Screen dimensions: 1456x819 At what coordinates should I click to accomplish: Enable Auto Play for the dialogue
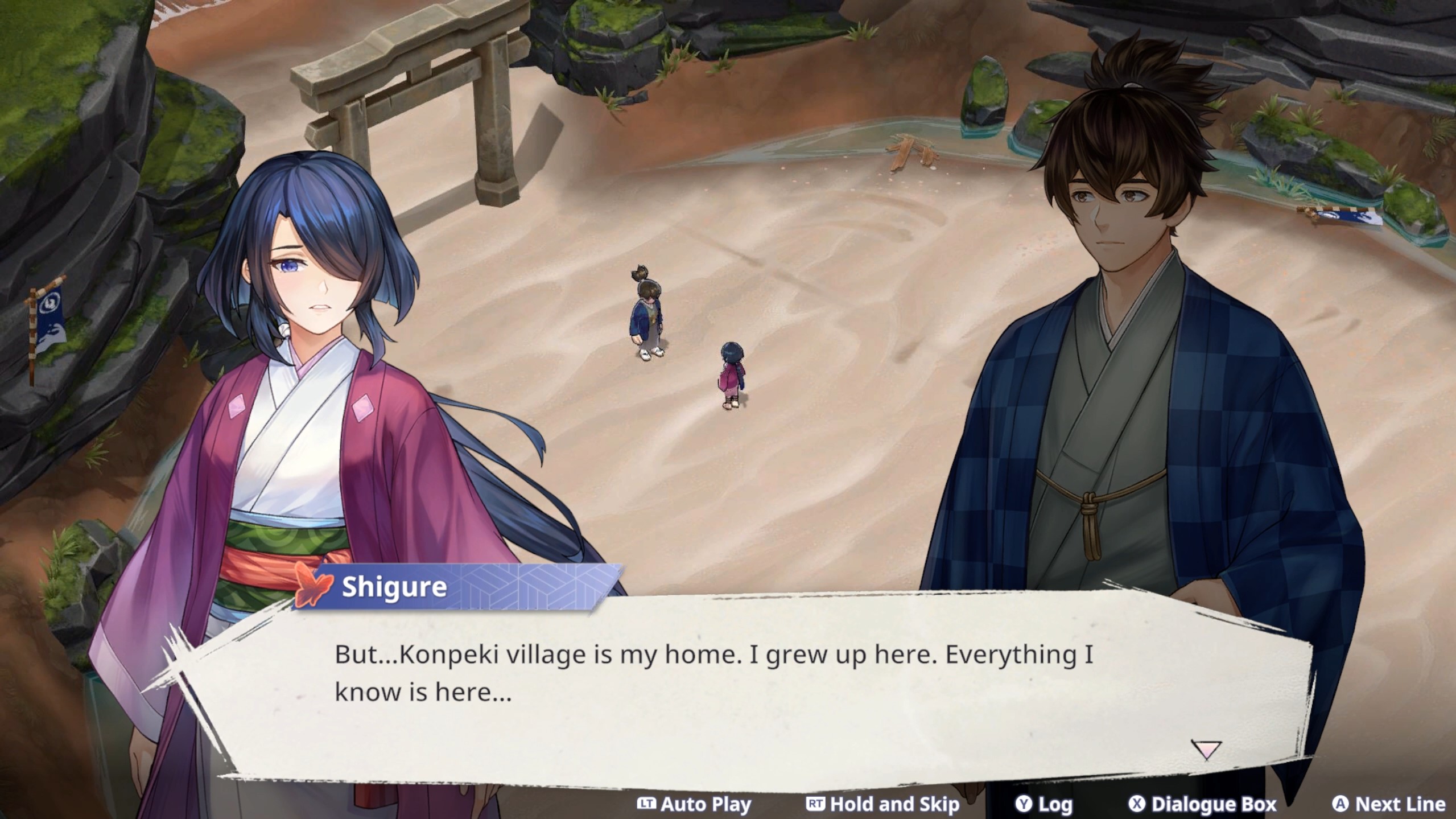[x=694, y=804]
